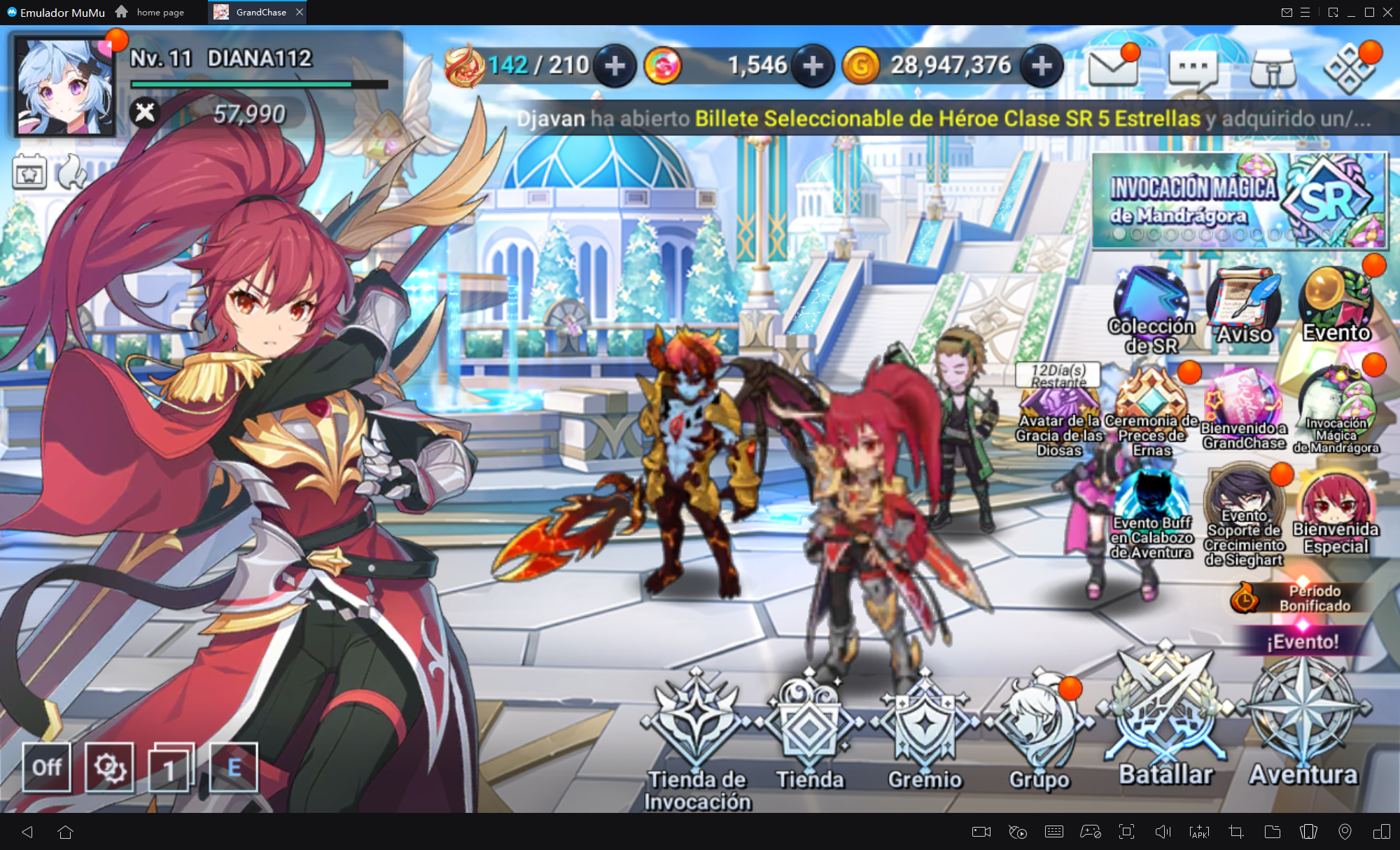
Task: Open the Batallar menu
Action: [1165, 721]
